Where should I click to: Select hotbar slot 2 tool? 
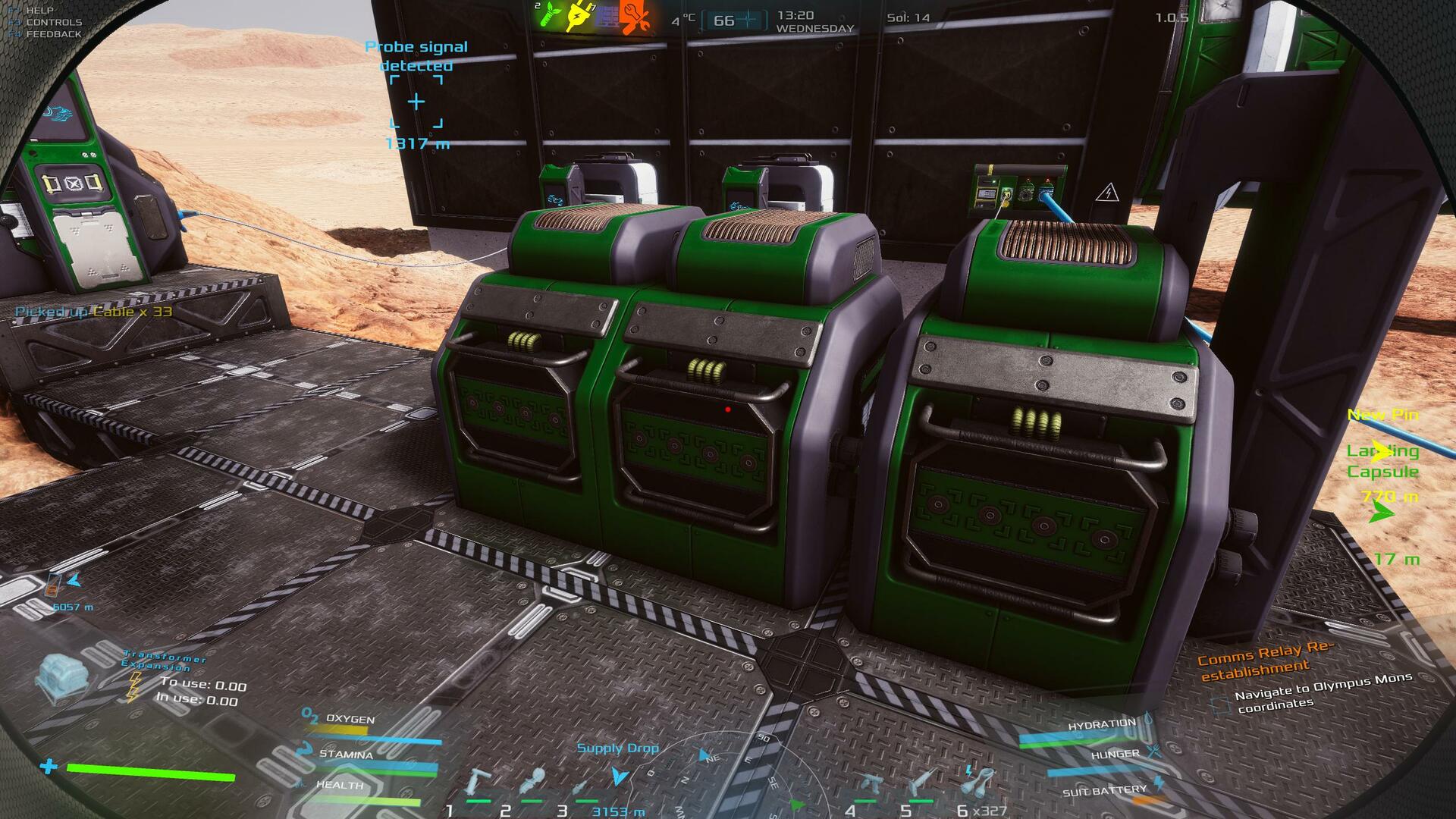point(533,783)
